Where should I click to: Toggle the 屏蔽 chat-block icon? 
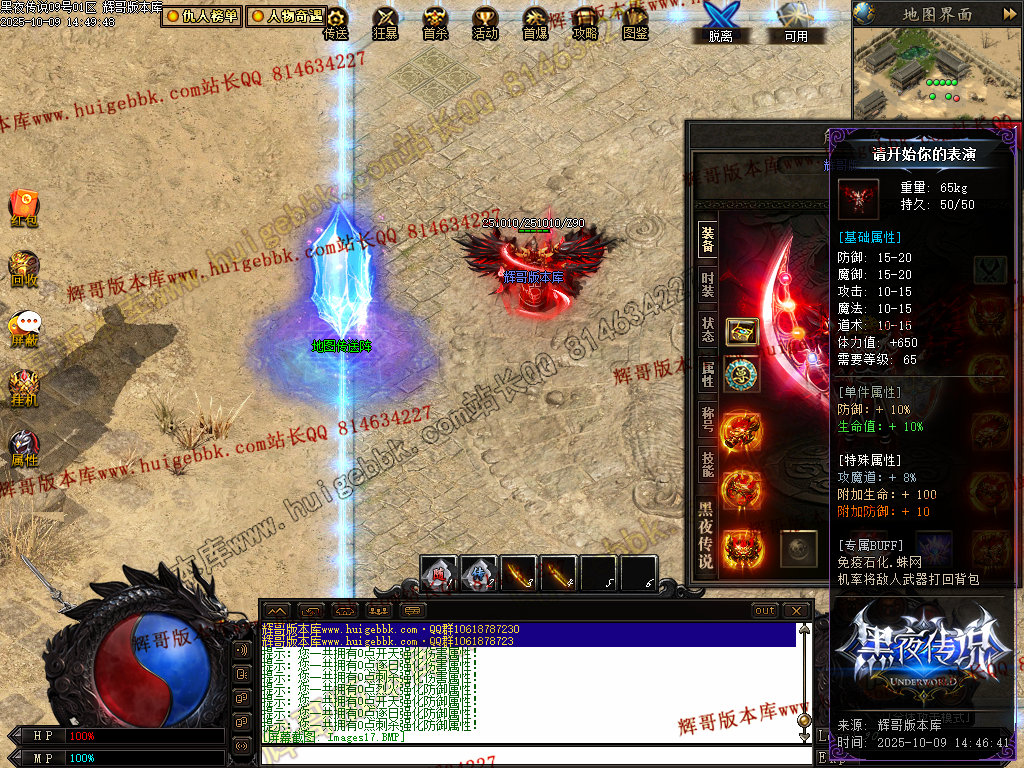point(24,328)
